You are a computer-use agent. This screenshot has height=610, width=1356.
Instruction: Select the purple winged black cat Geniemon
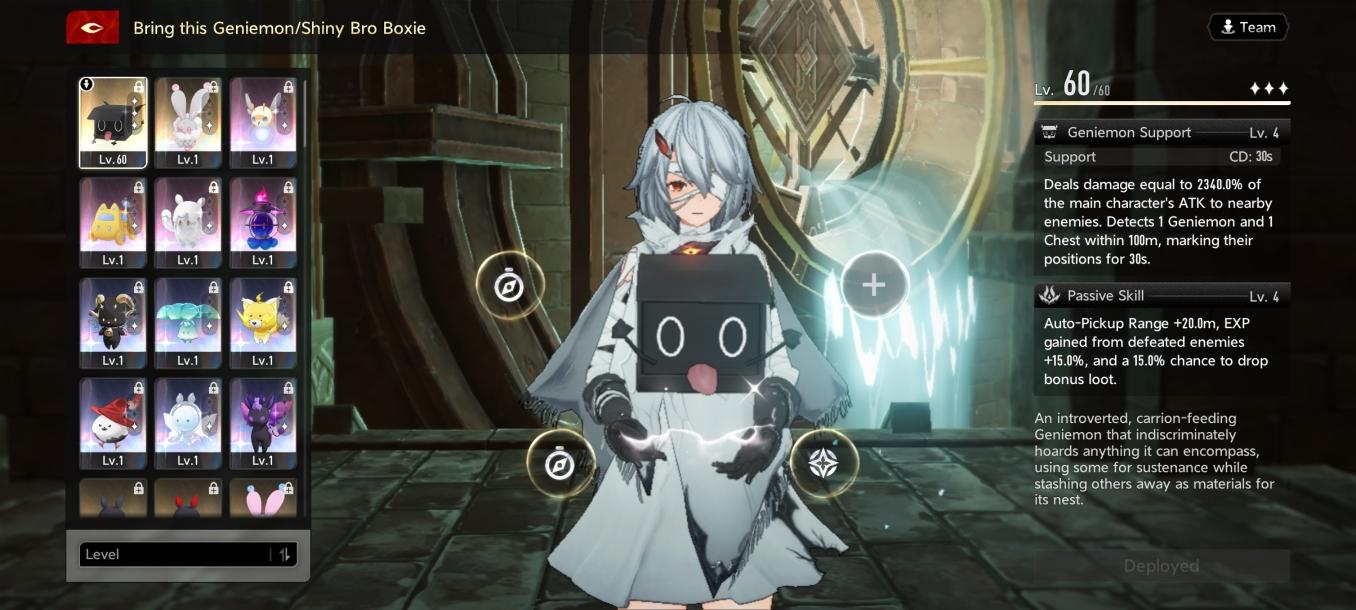point(263,422)
